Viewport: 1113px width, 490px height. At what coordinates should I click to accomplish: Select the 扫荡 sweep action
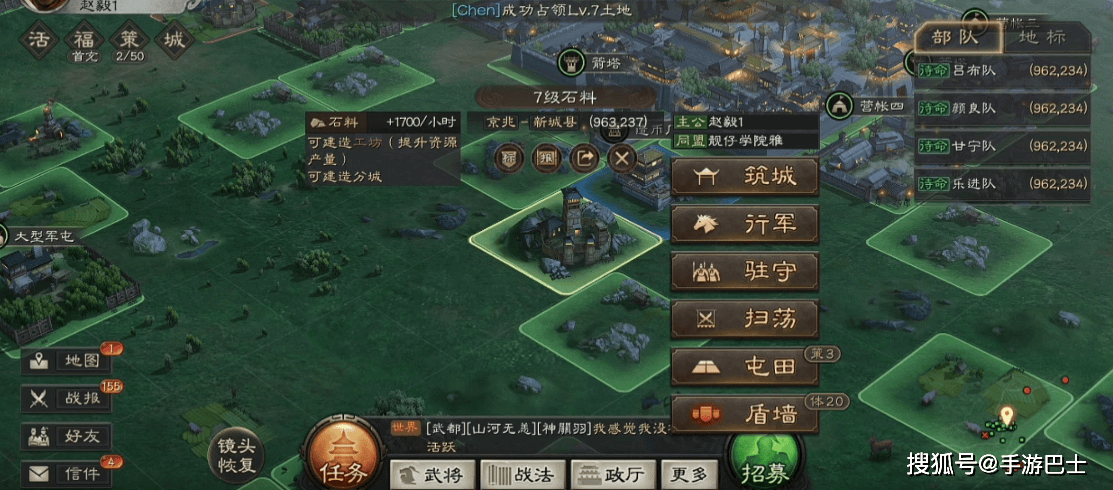(744, 319)
